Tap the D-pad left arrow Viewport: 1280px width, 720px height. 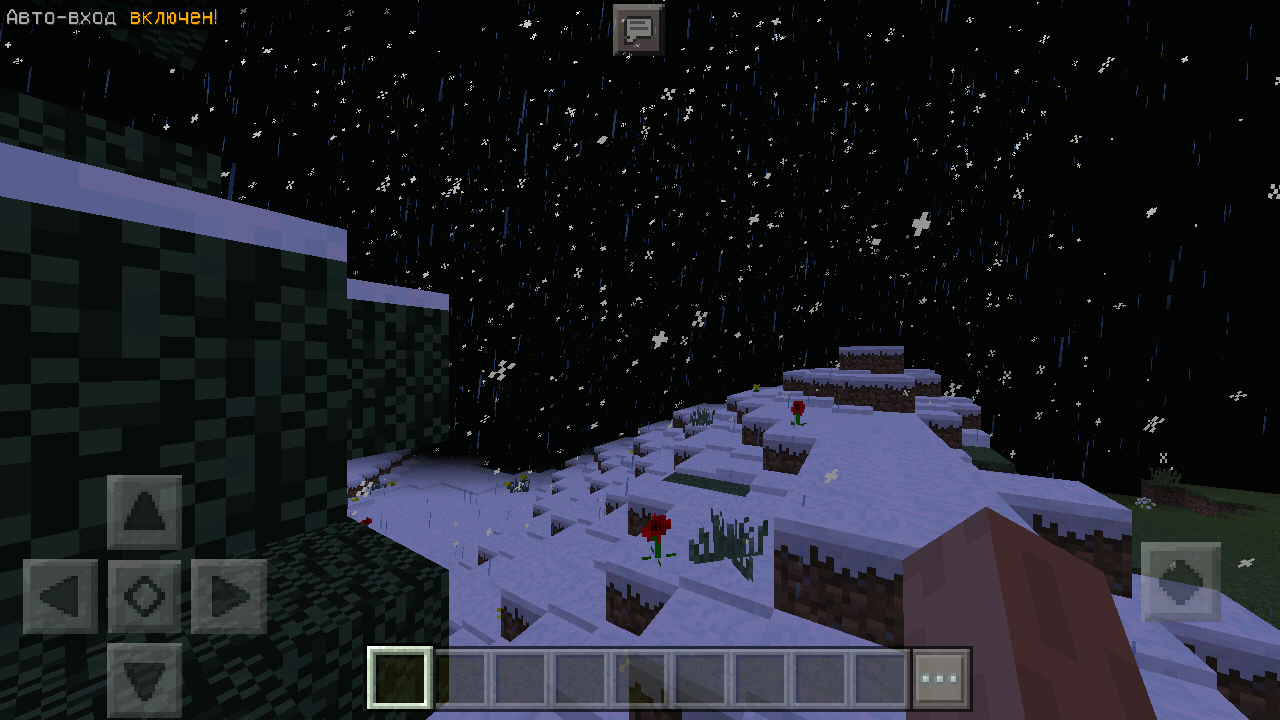coord(60,596)
